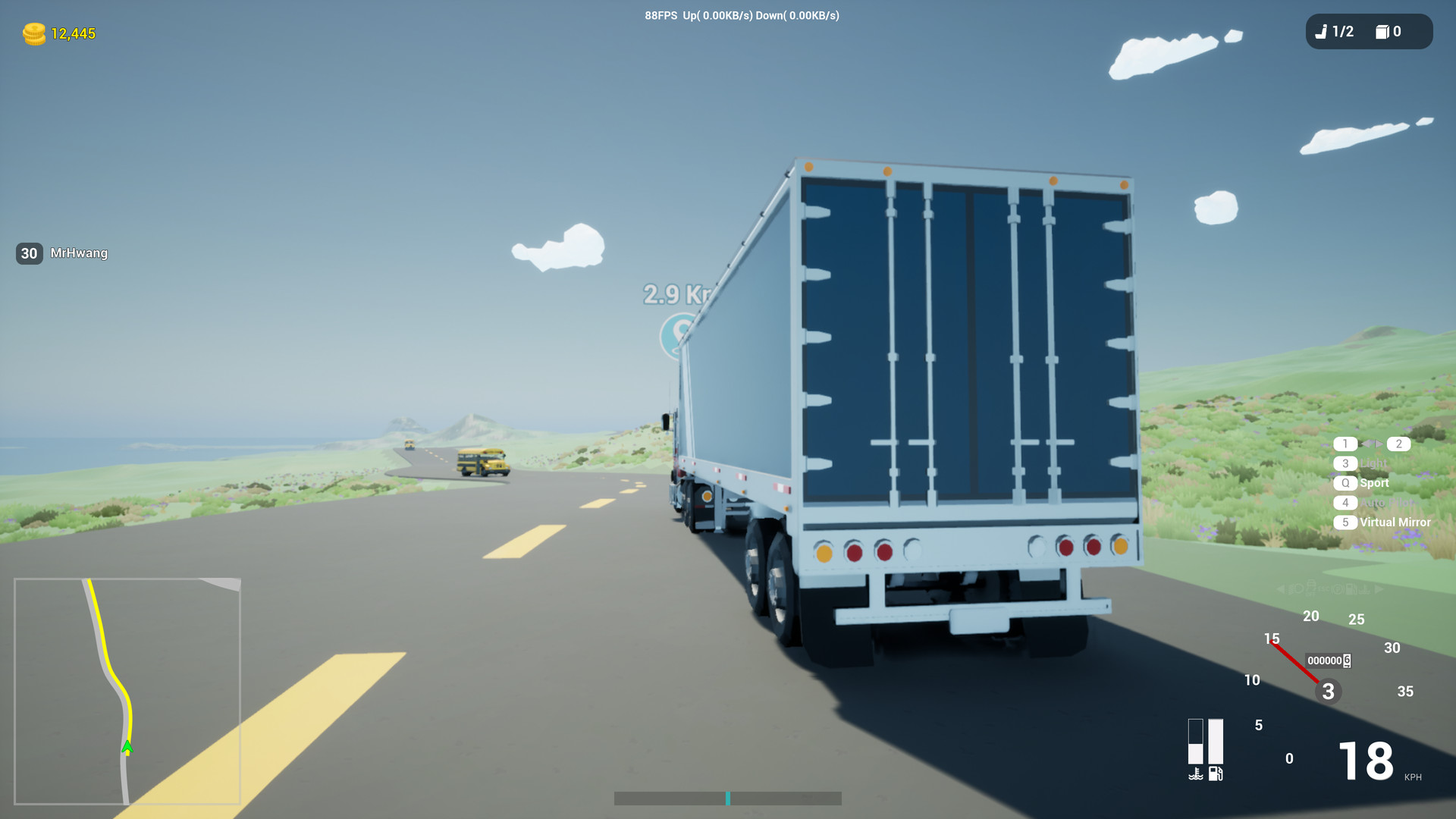Click the right arrow beside the dashboard widget

coord(1378,589)
